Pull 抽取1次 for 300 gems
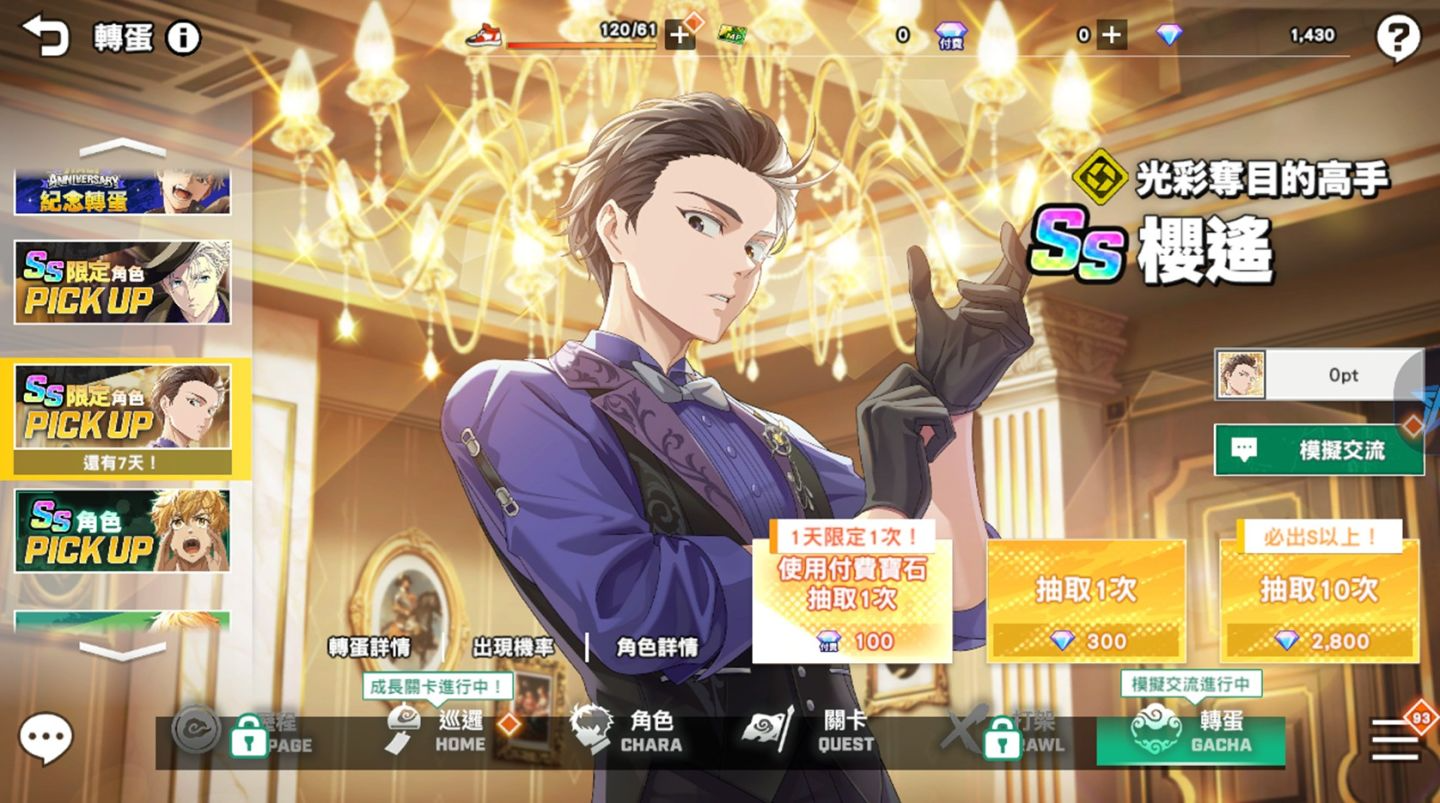The width and height of the screenshot is (1440, 803). (x=1086, y=602)
